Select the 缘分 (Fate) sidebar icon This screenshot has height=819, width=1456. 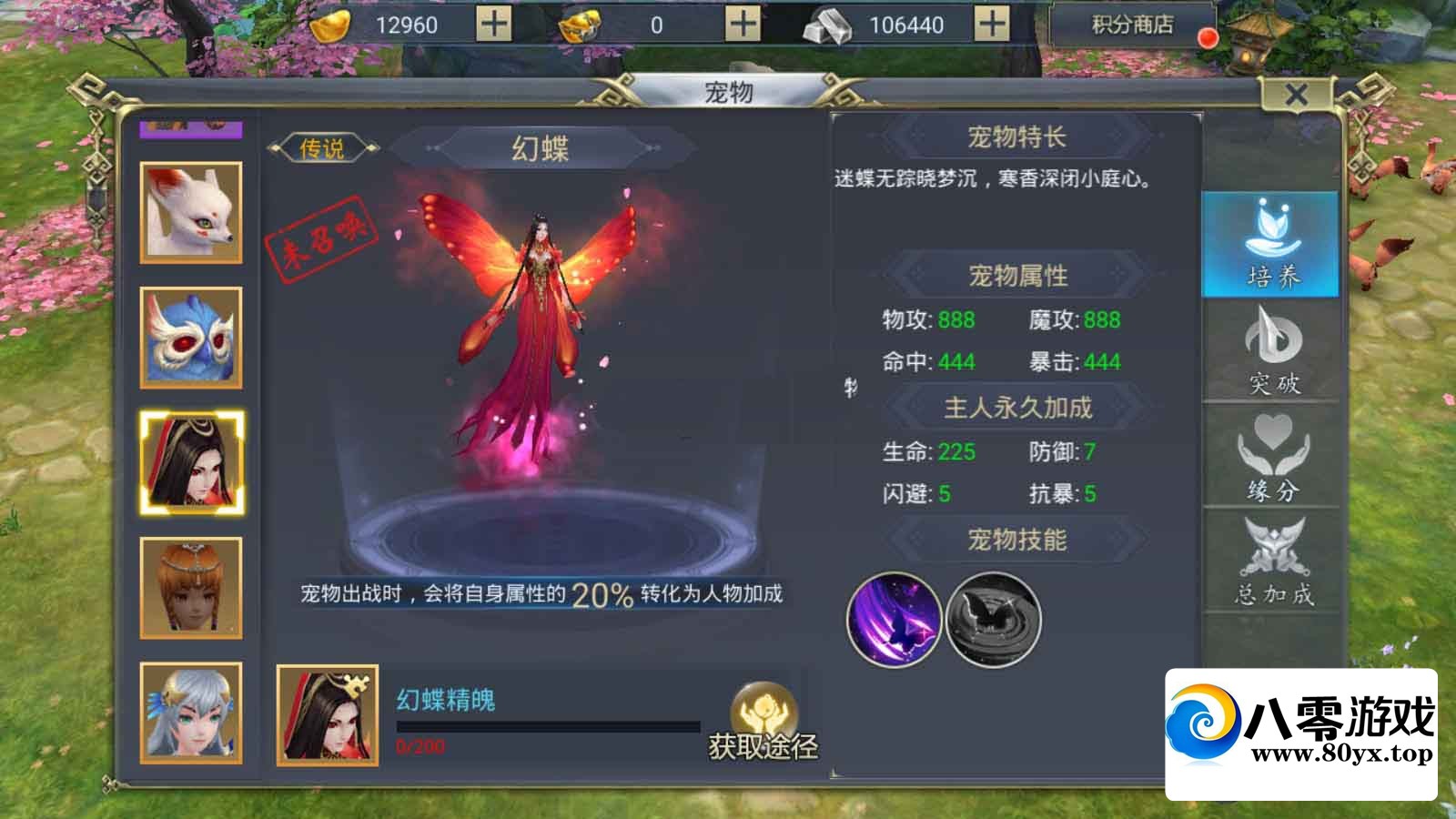coord(1273,460)
